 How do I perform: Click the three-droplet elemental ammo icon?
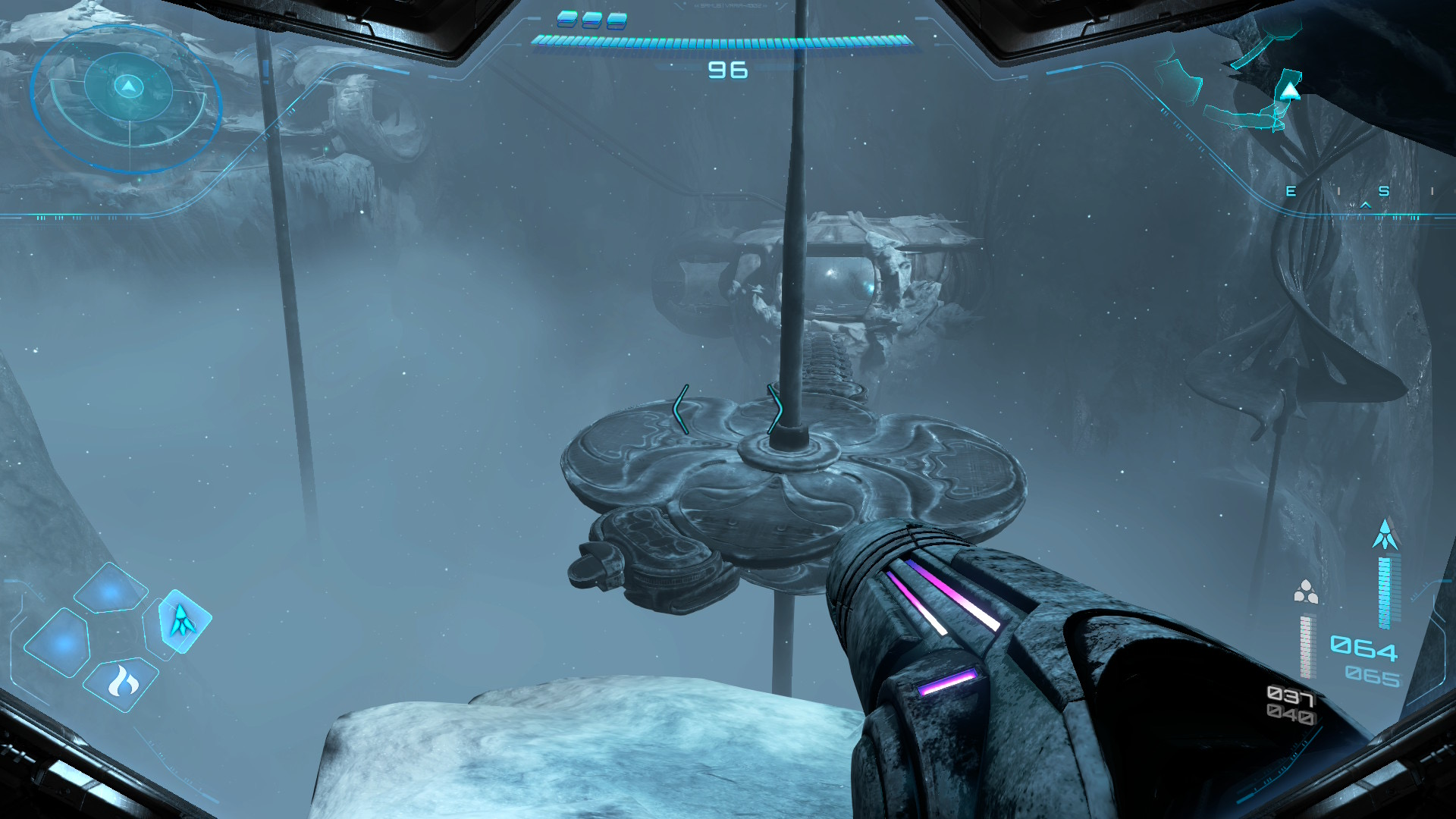[x=1305, y=592]
